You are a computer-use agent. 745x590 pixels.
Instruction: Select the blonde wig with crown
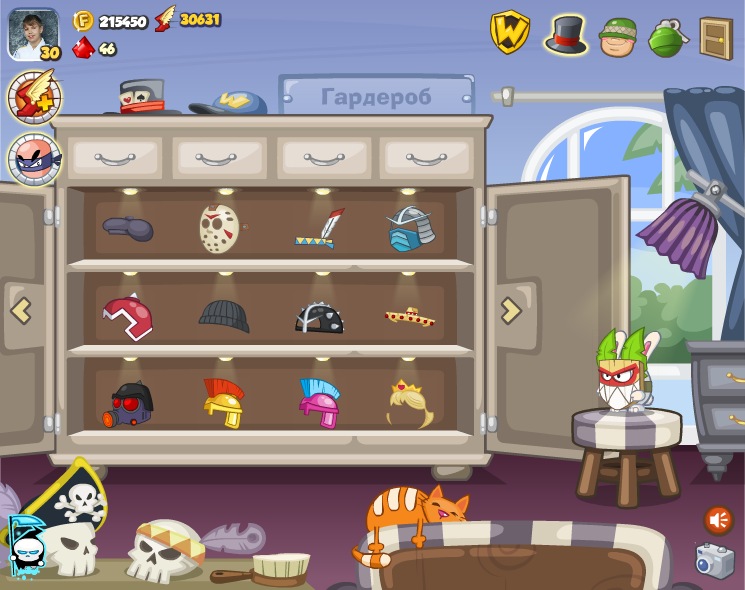[410, 403]
